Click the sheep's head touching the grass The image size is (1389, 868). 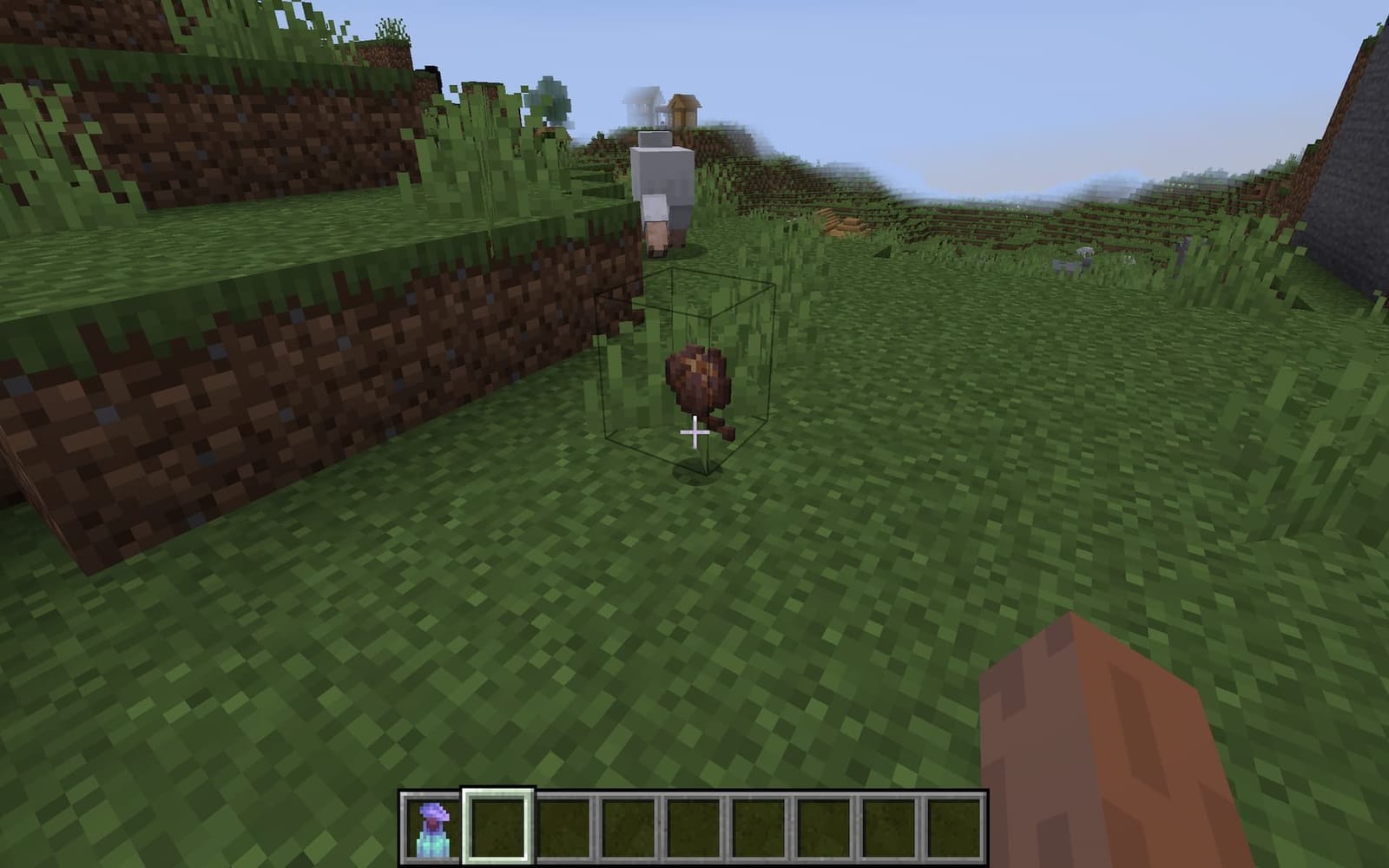(658, 234)
